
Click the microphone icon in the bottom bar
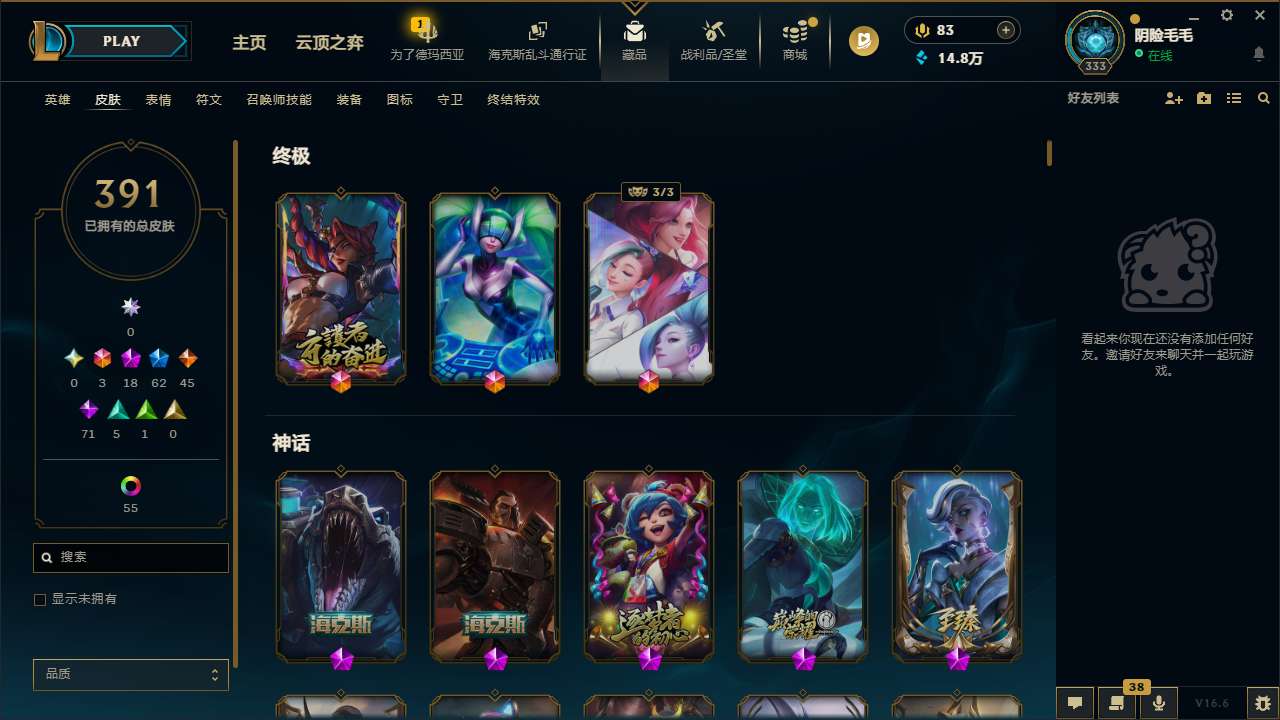point(1160,702)
